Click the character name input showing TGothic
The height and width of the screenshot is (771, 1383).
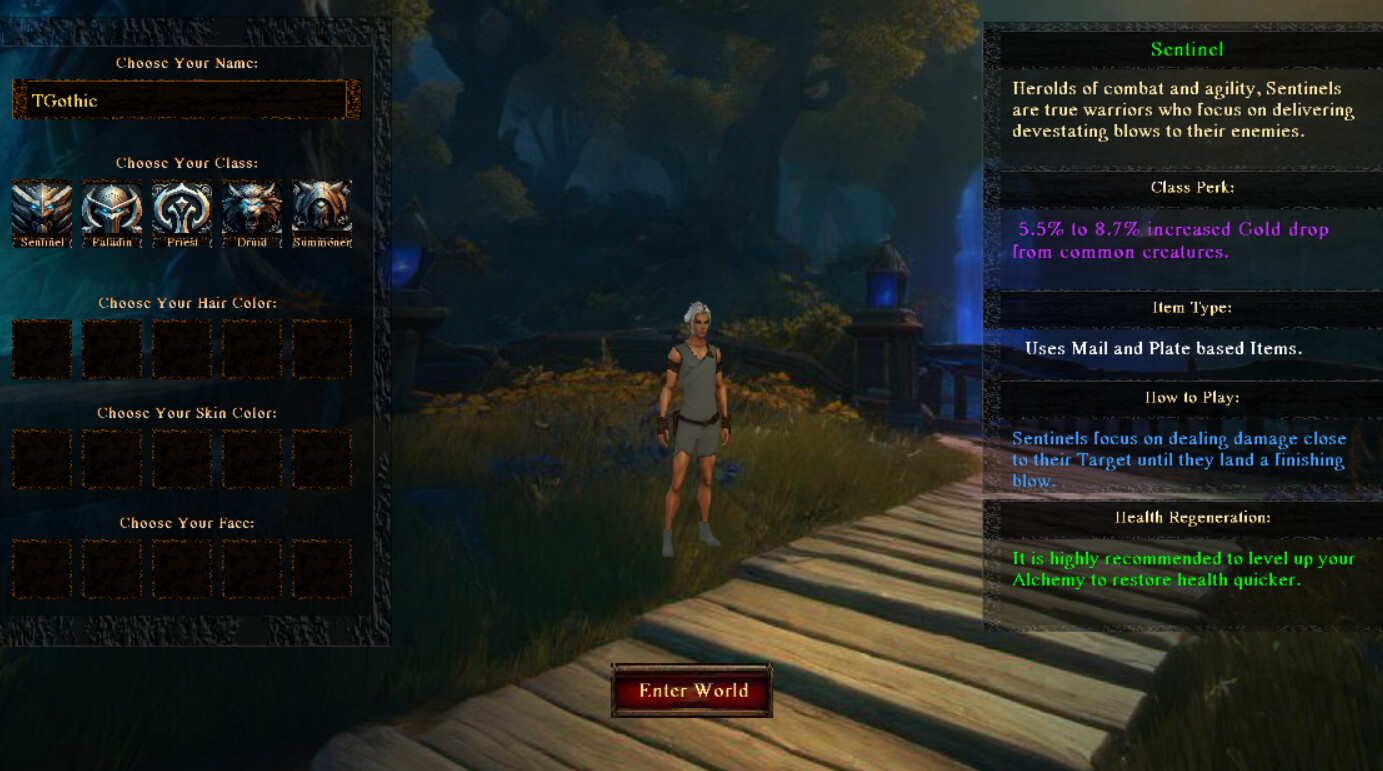[184, 99]
